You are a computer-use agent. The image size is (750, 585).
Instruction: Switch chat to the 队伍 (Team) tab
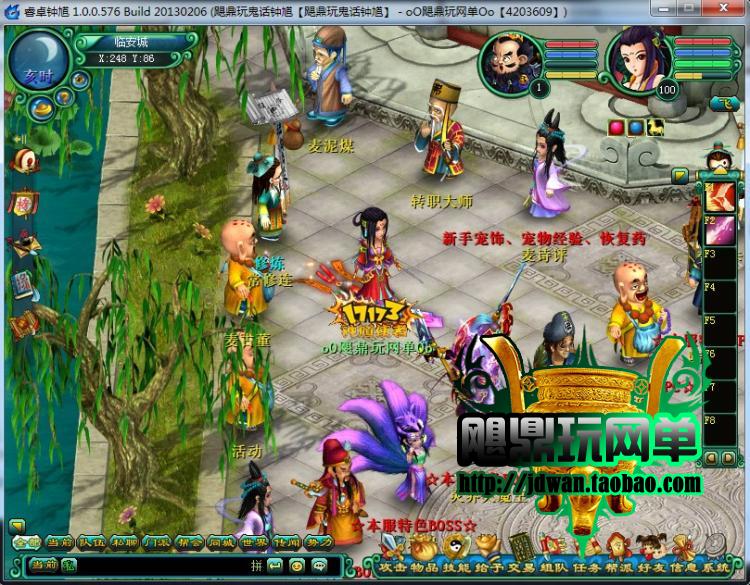pyautogui.click(x=91, y=542)
